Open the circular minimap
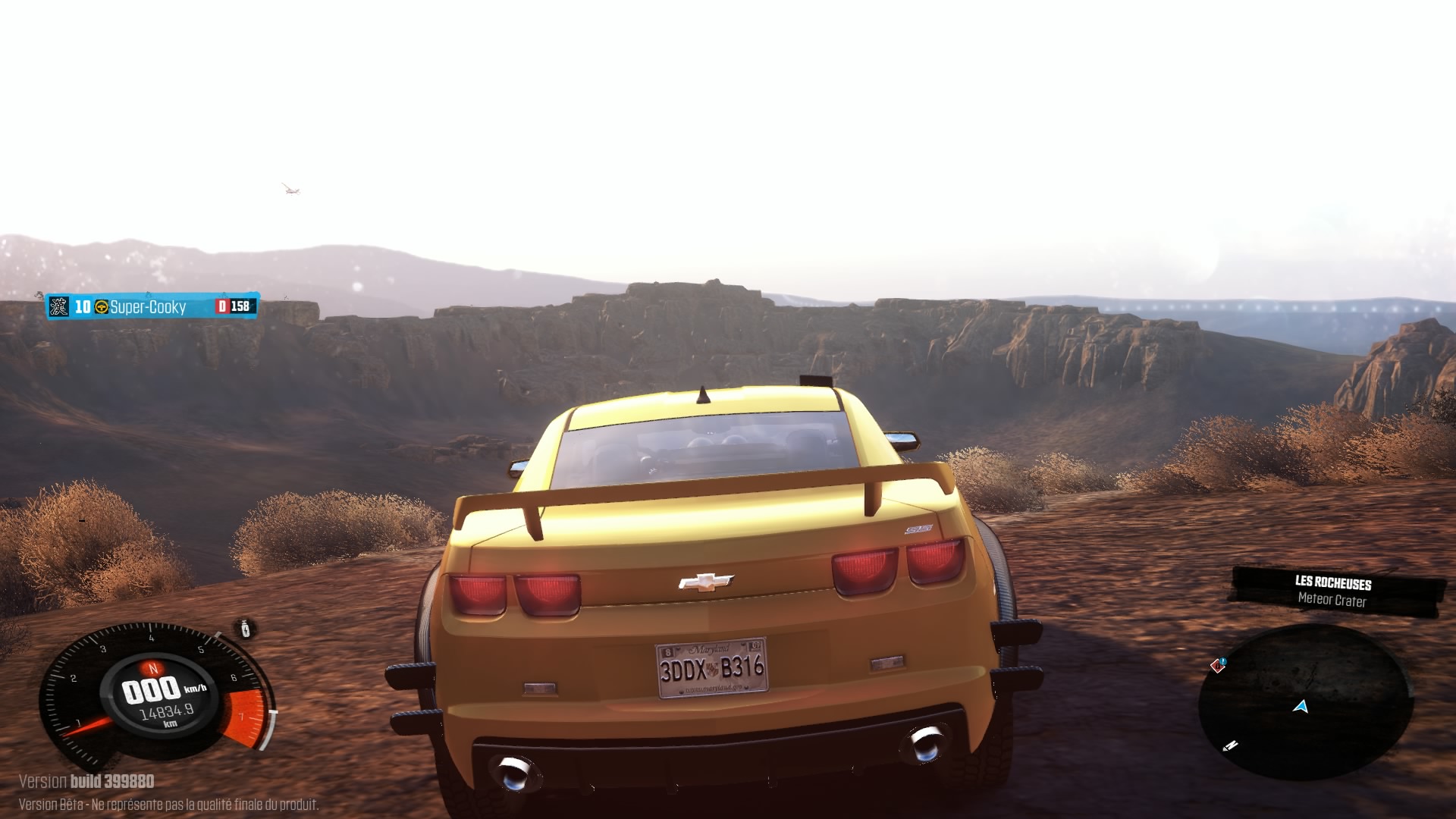The image size is (1456, 819). pyautogui.click(x=1304, y=701)
